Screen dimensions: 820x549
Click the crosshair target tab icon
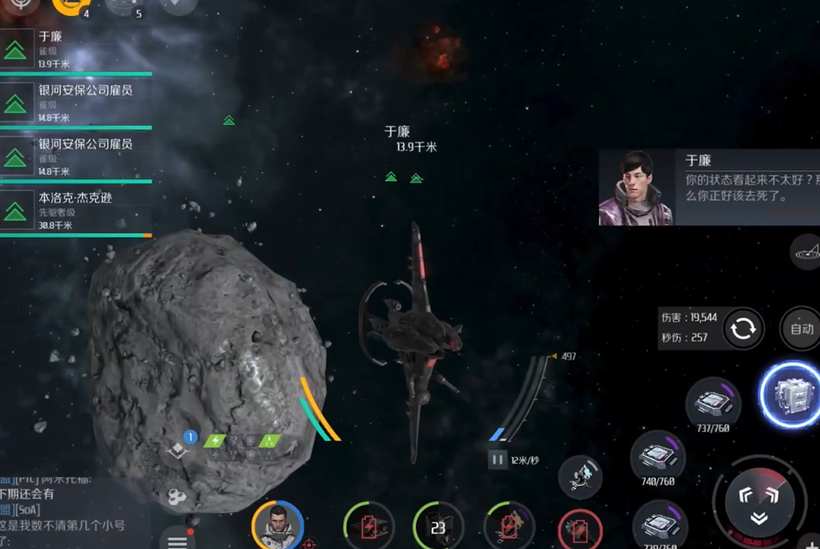pos(20,6)
